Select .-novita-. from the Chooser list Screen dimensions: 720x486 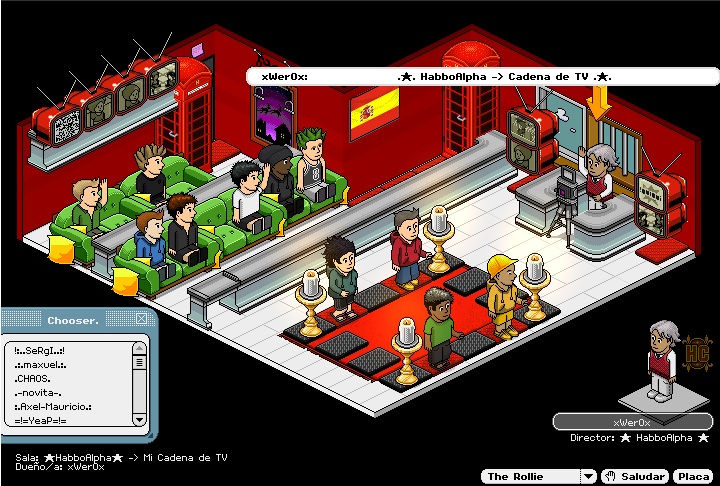click(37, 393)
